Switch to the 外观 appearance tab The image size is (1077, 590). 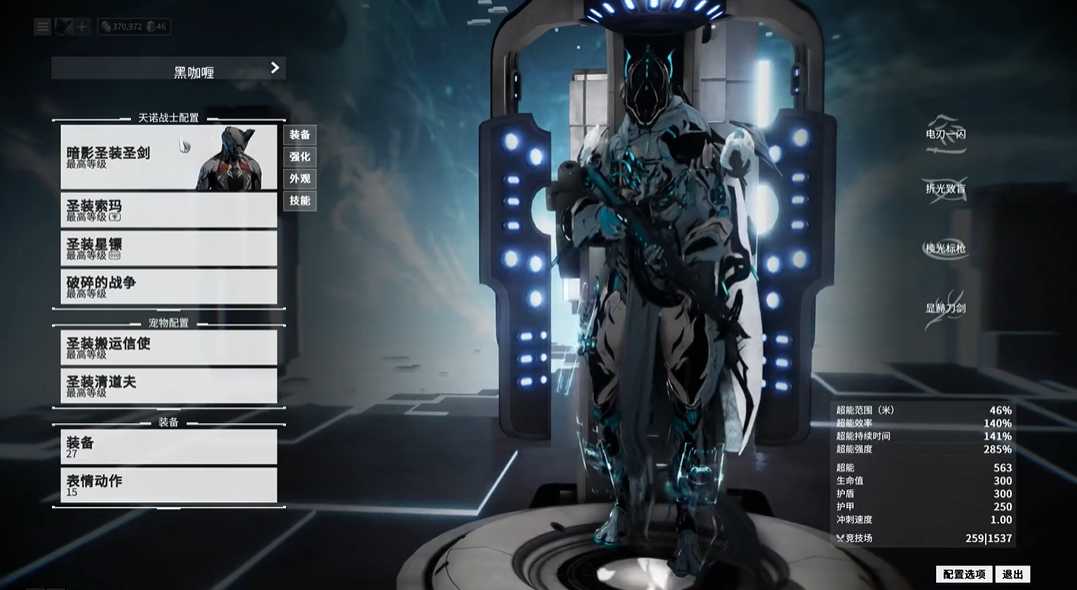pos(300,179)
